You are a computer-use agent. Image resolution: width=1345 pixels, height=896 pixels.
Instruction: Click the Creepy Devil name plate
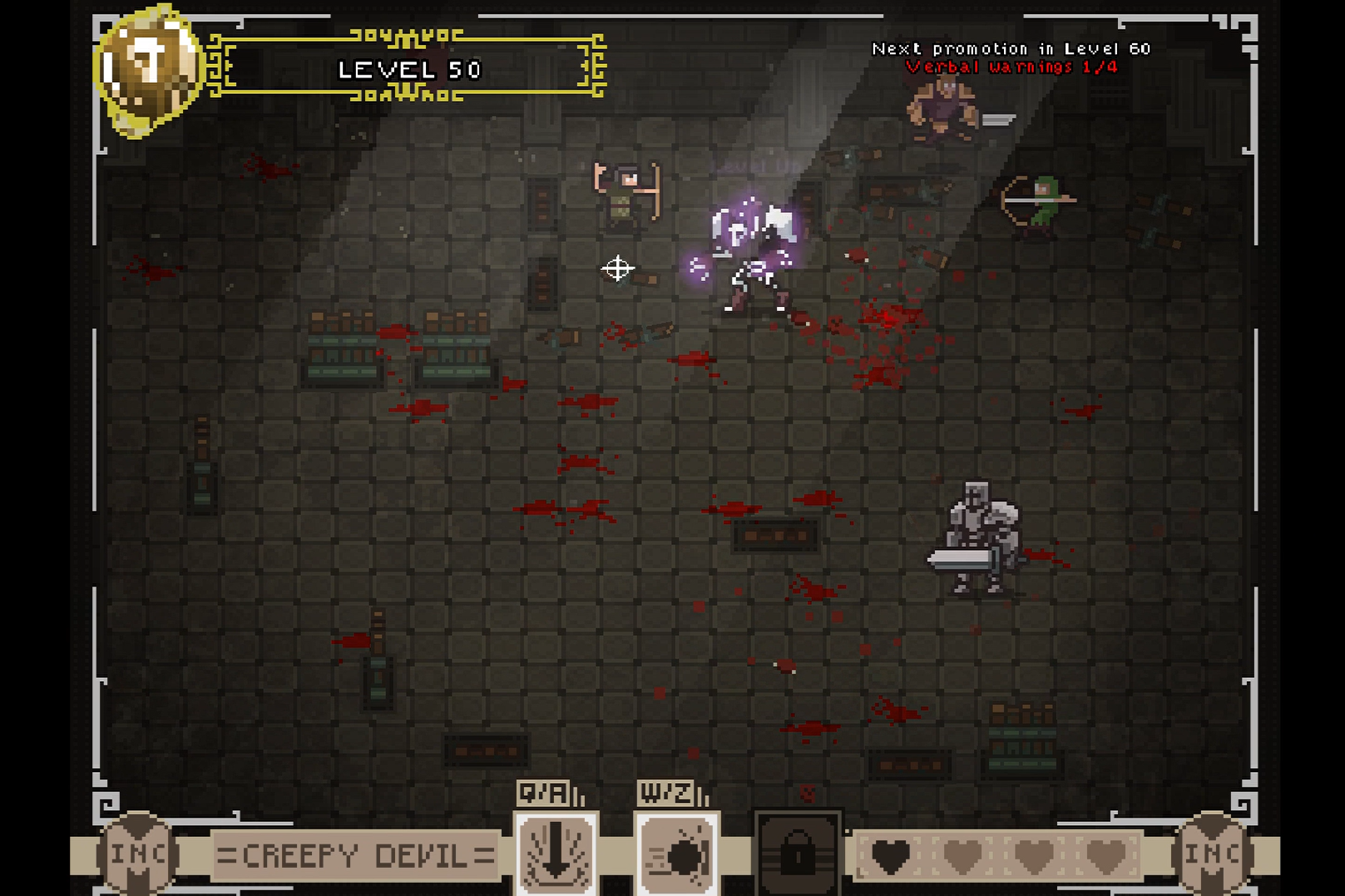click(355, 855)
